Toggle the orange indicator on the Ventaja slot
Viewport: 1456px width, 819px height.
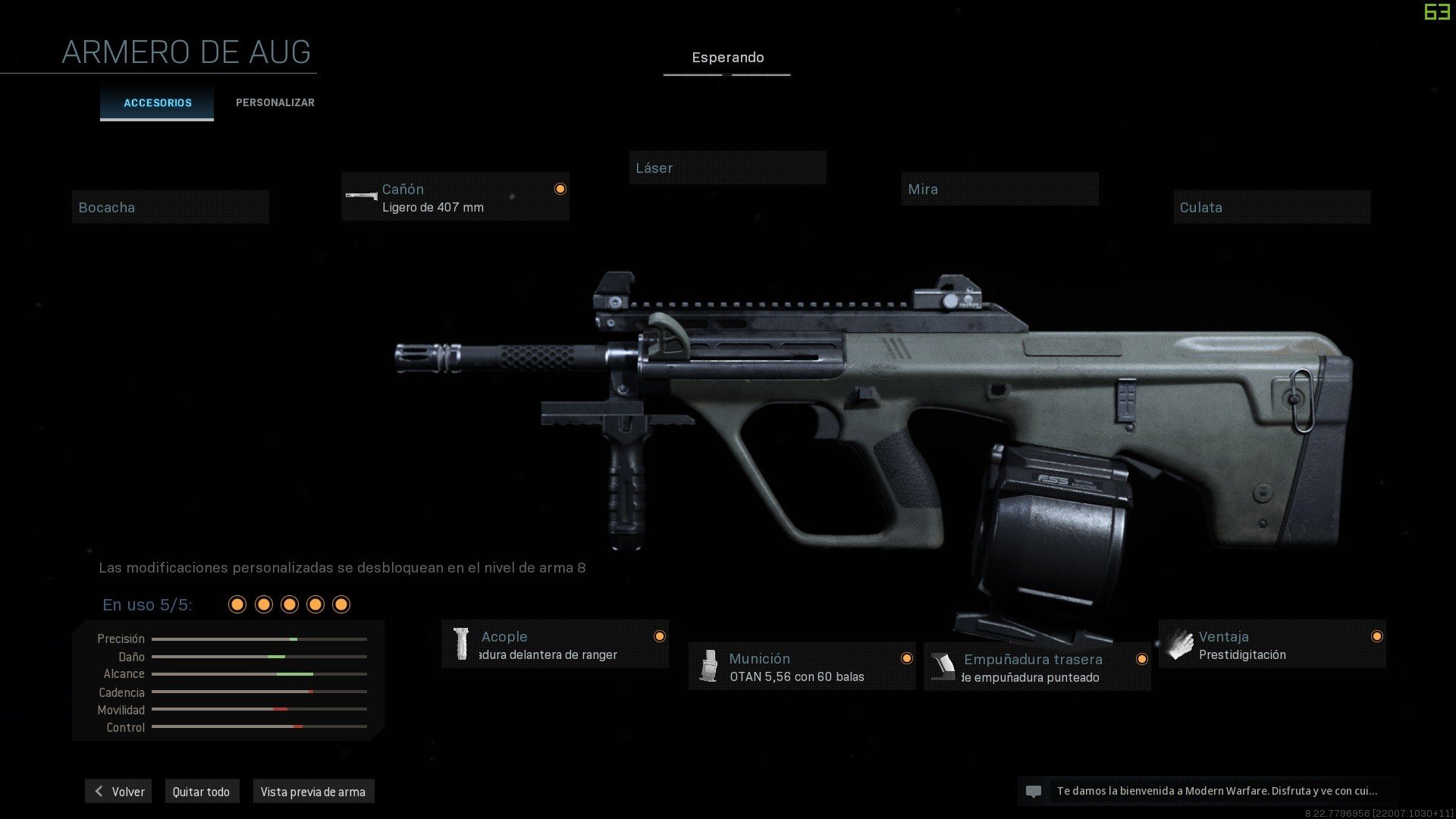click(x=1377, y=636)
